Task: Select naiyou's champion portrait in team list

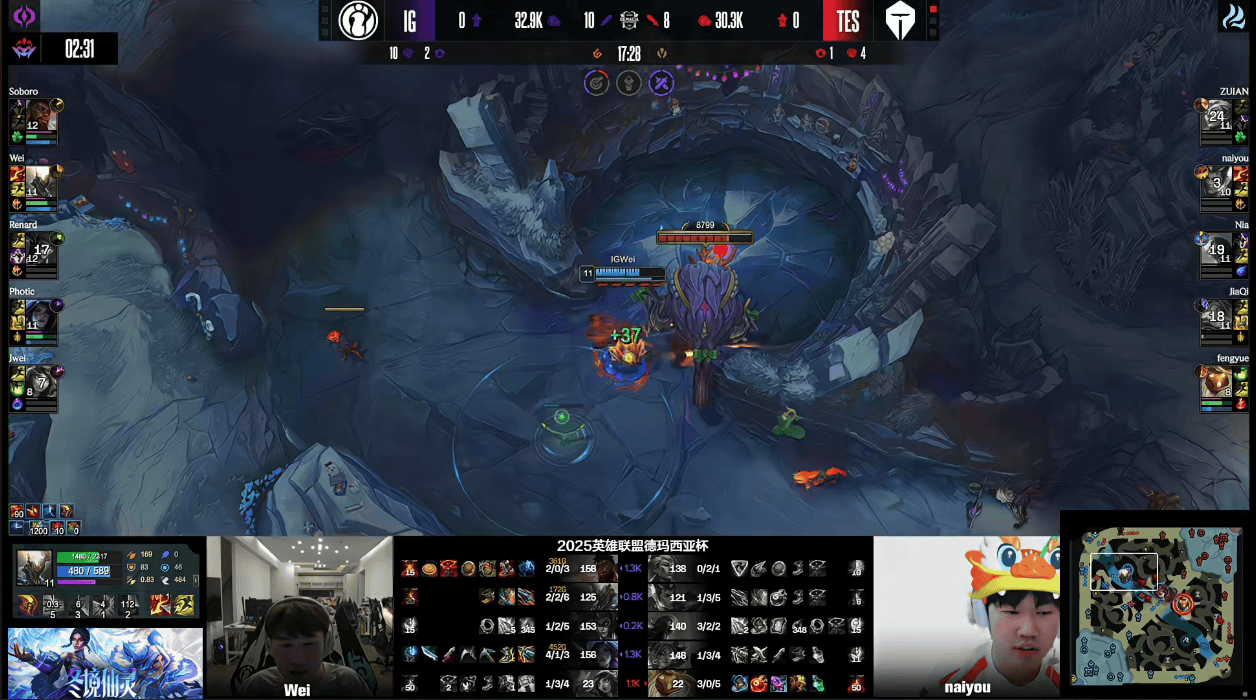Action: (x=1217, y=182)
